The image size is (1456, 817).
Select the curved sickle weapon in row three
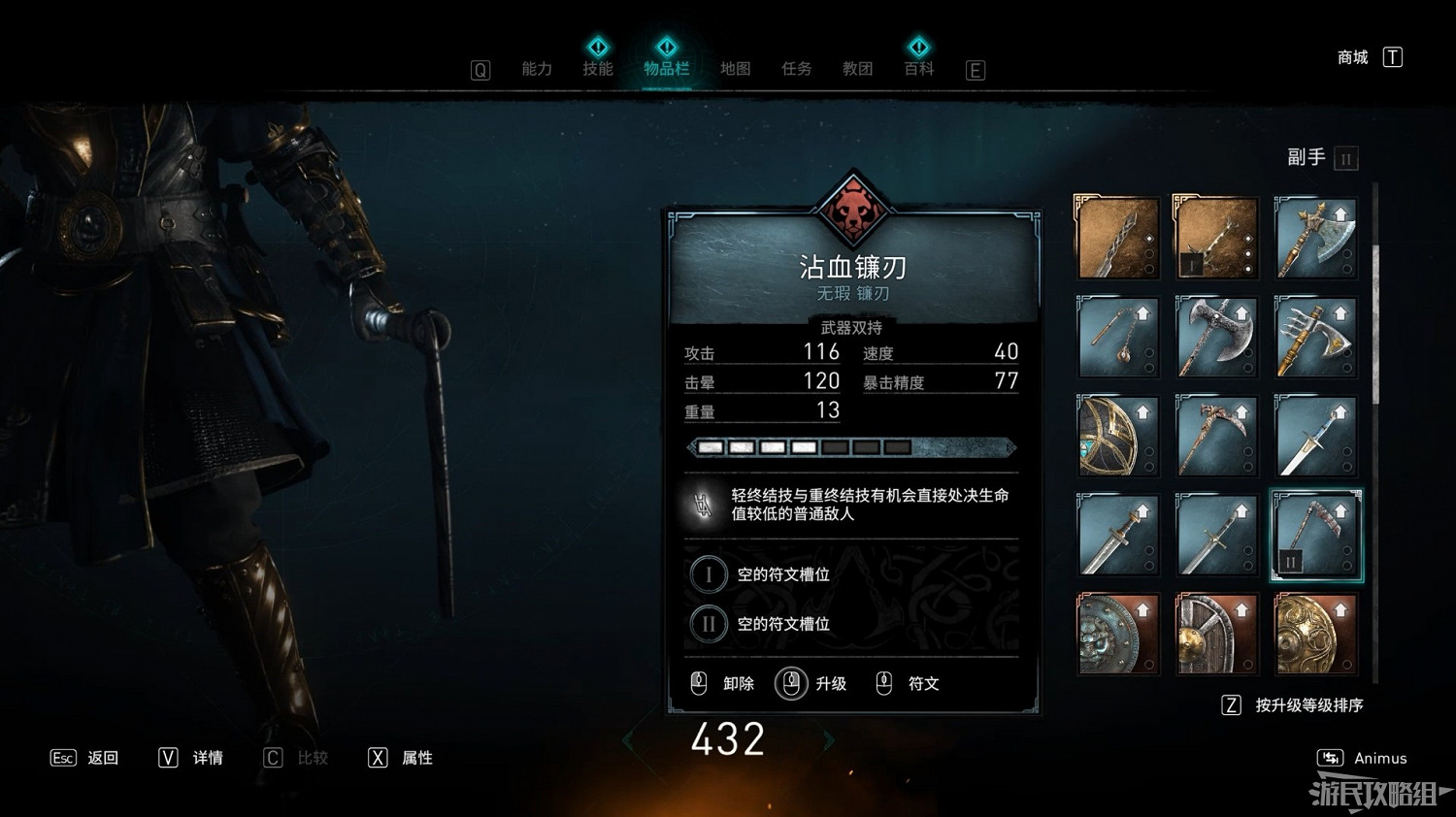click(1216, 437)
